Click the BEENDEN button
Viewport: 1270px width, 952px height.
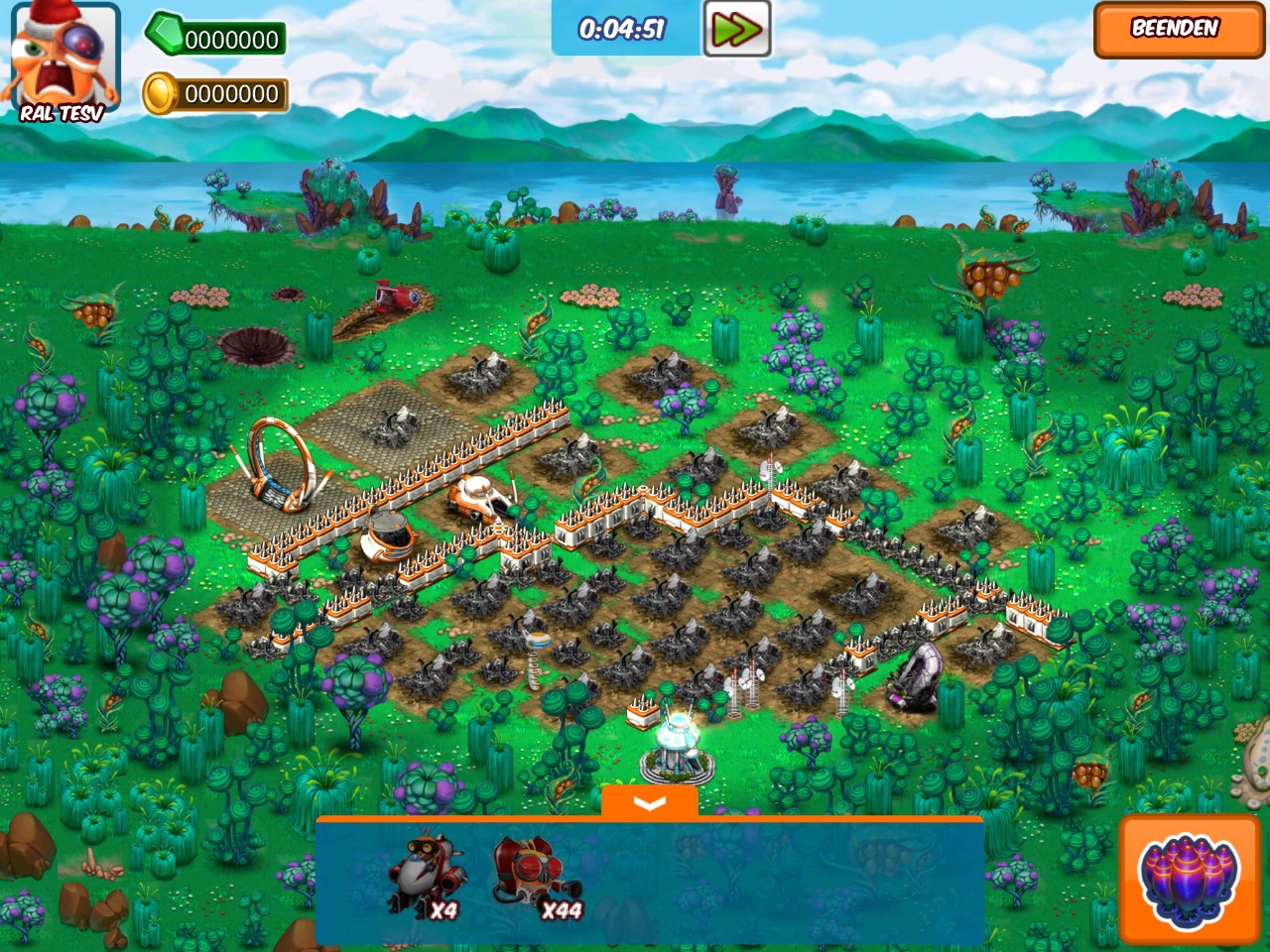[x=1178, y=30]
